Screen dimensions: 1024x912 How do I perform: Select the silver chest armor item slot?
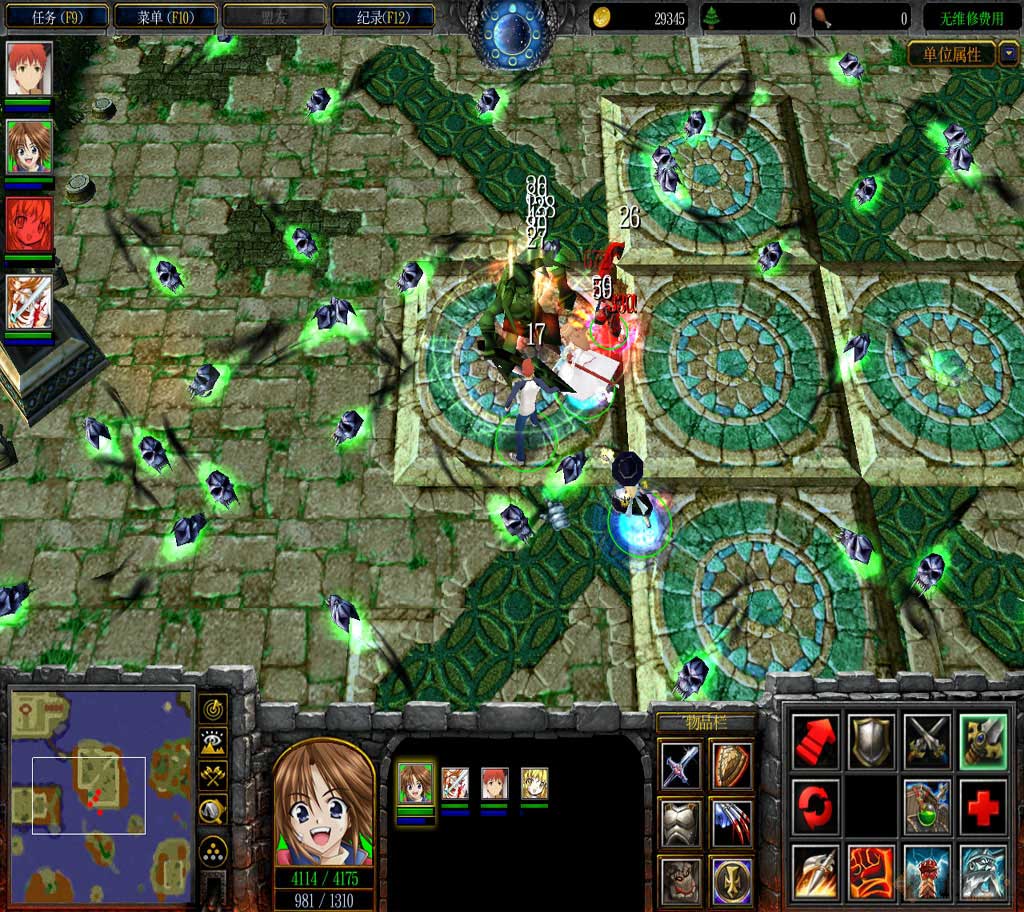click(680, 822)
